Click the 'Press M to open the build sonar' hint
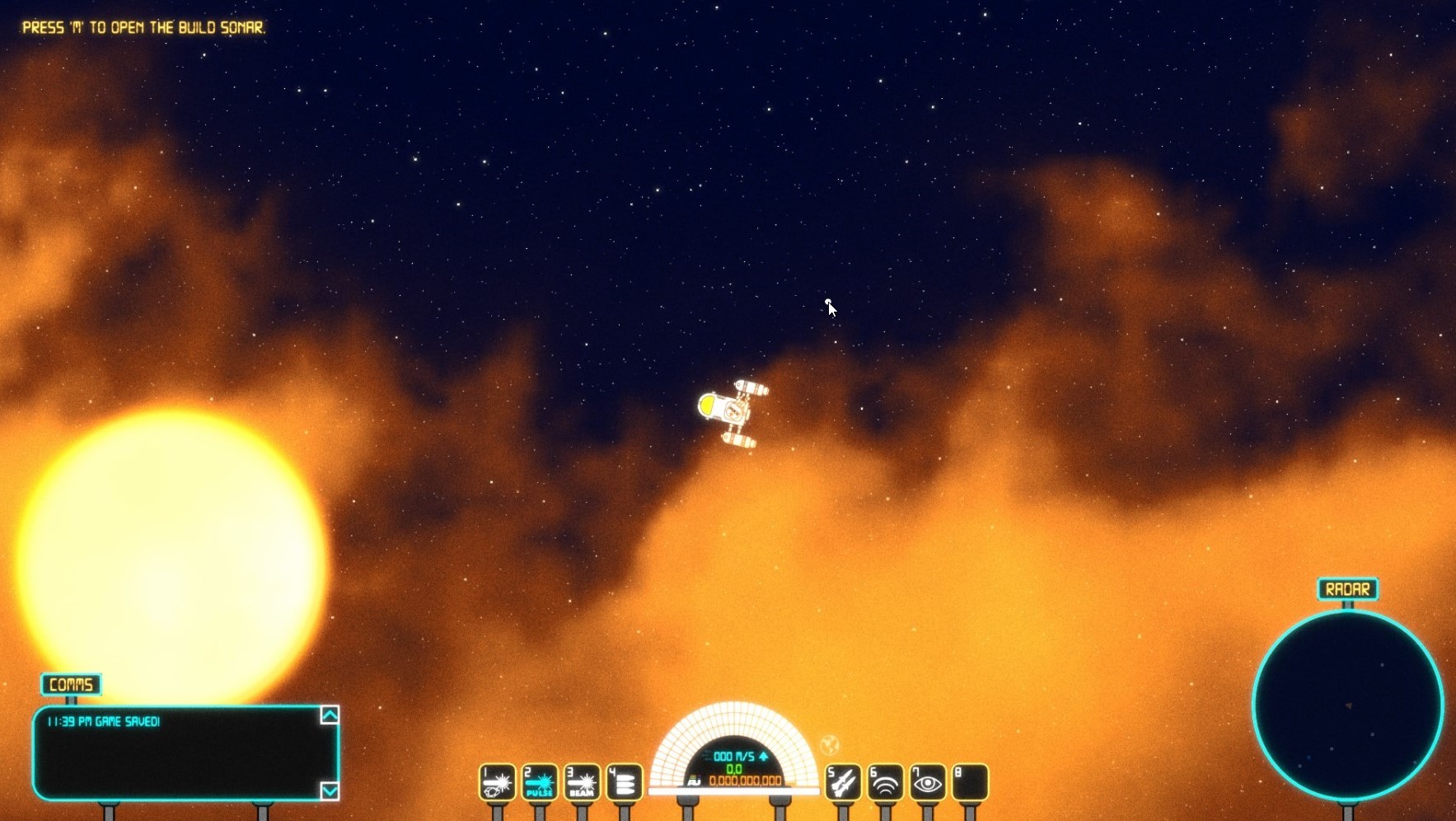The width and height of the screenshot is (1456, 821). (x=143, y=27)
